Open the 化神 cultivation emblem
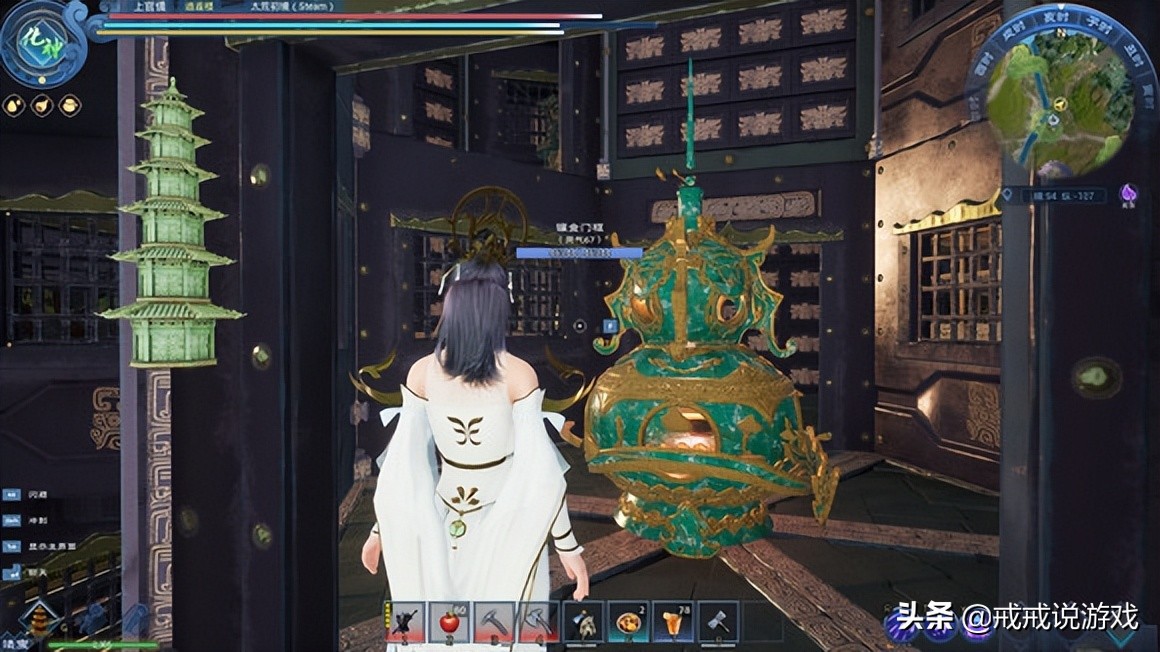Viewport: 1160px width, 652px height. click(x=43, y=42)
